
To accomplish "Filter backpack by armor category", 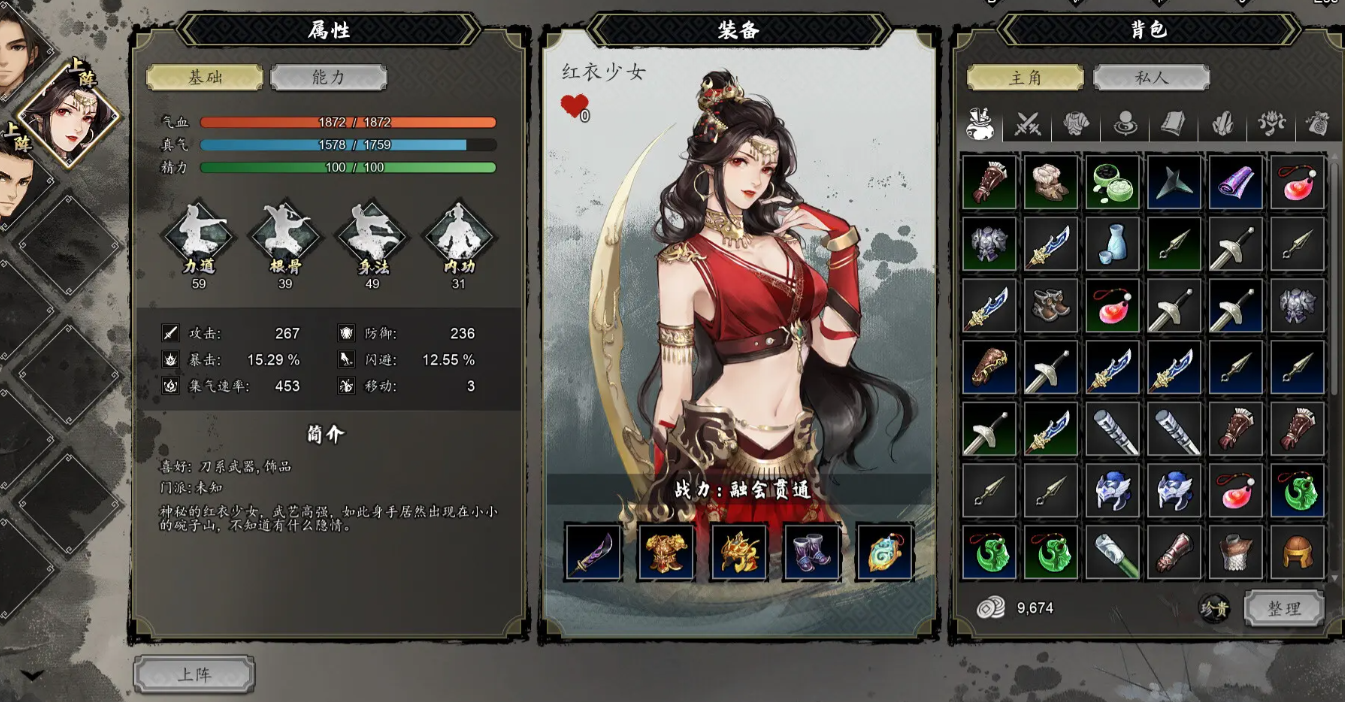I will (1075, 125).
